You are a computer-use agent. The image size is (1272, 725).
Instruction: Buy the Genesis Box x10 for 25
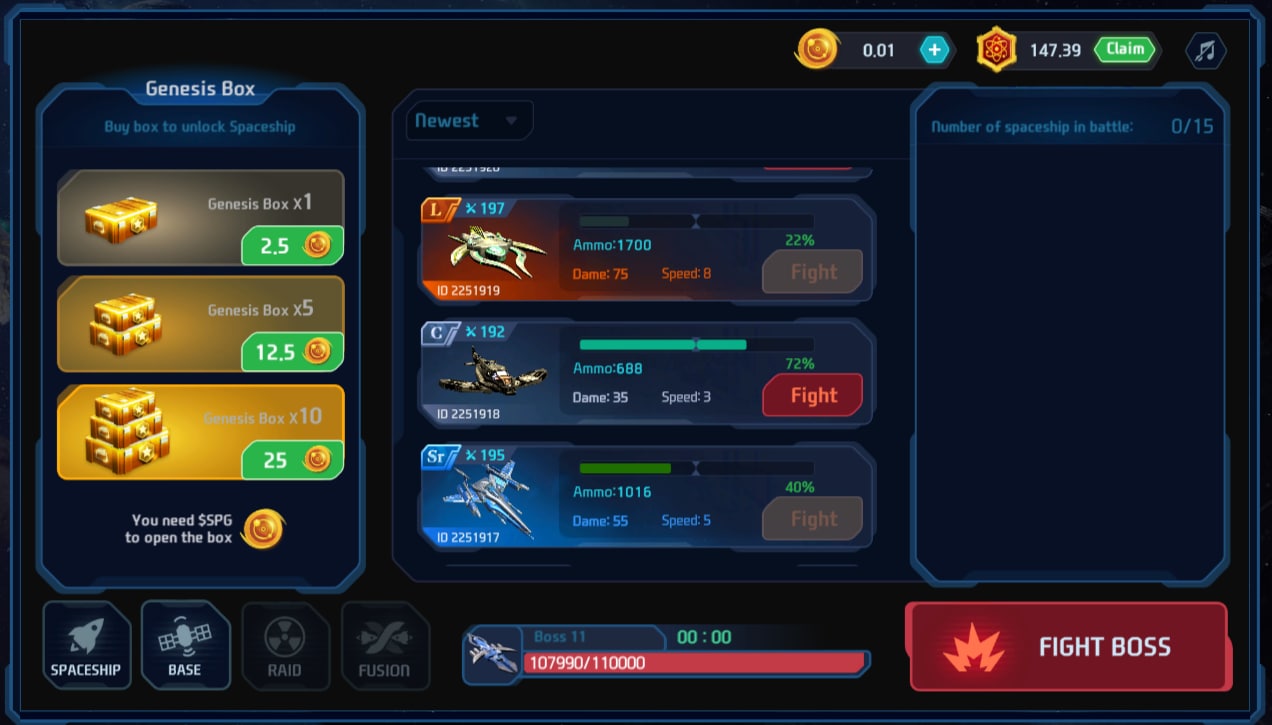pos(292,460)
